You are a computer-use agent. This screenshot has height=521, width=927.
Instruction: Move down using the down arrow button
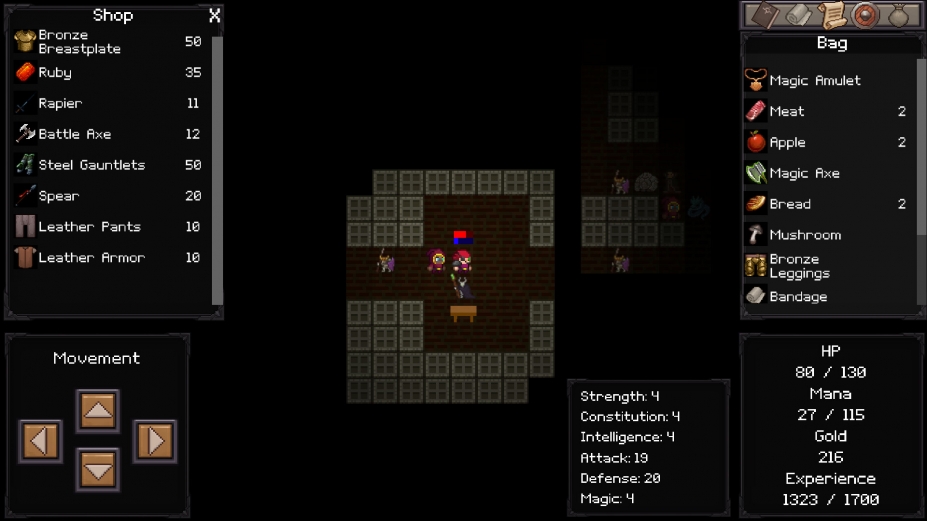pyautogui.click(x=97, y=469)
